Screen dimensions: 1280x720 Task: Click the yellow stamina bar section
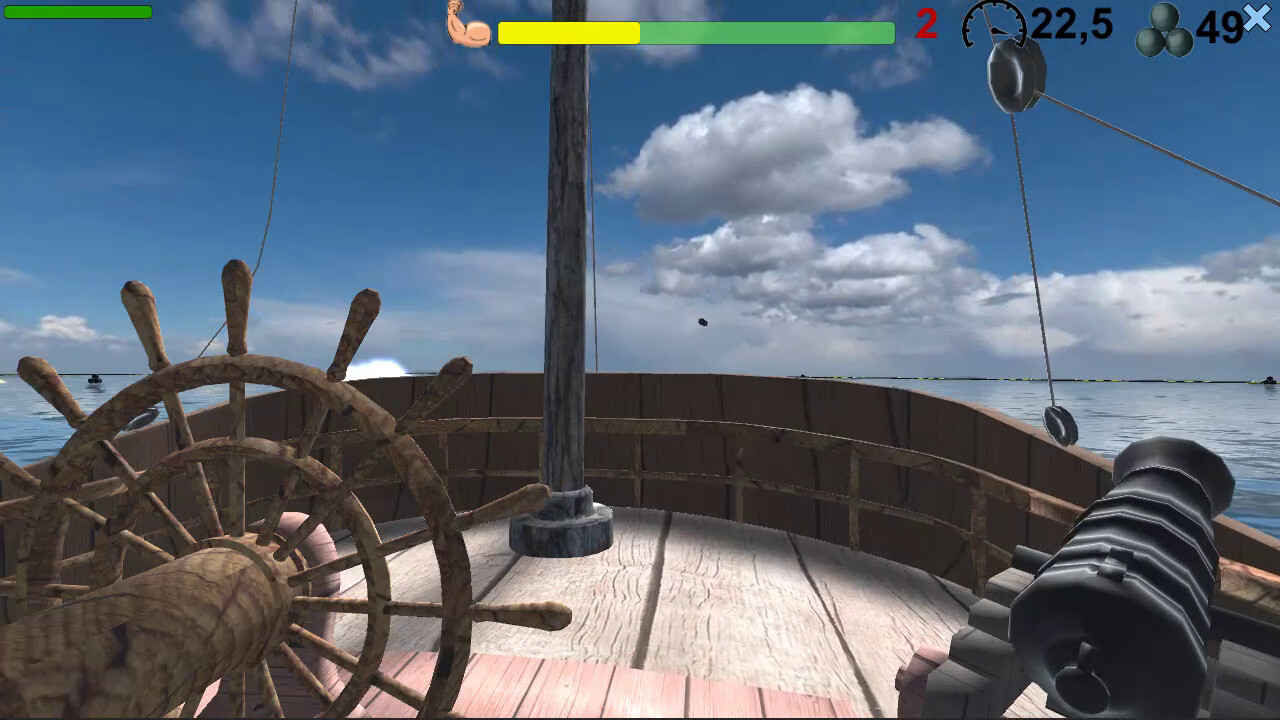pyautogui.click(x=570, y=33)
